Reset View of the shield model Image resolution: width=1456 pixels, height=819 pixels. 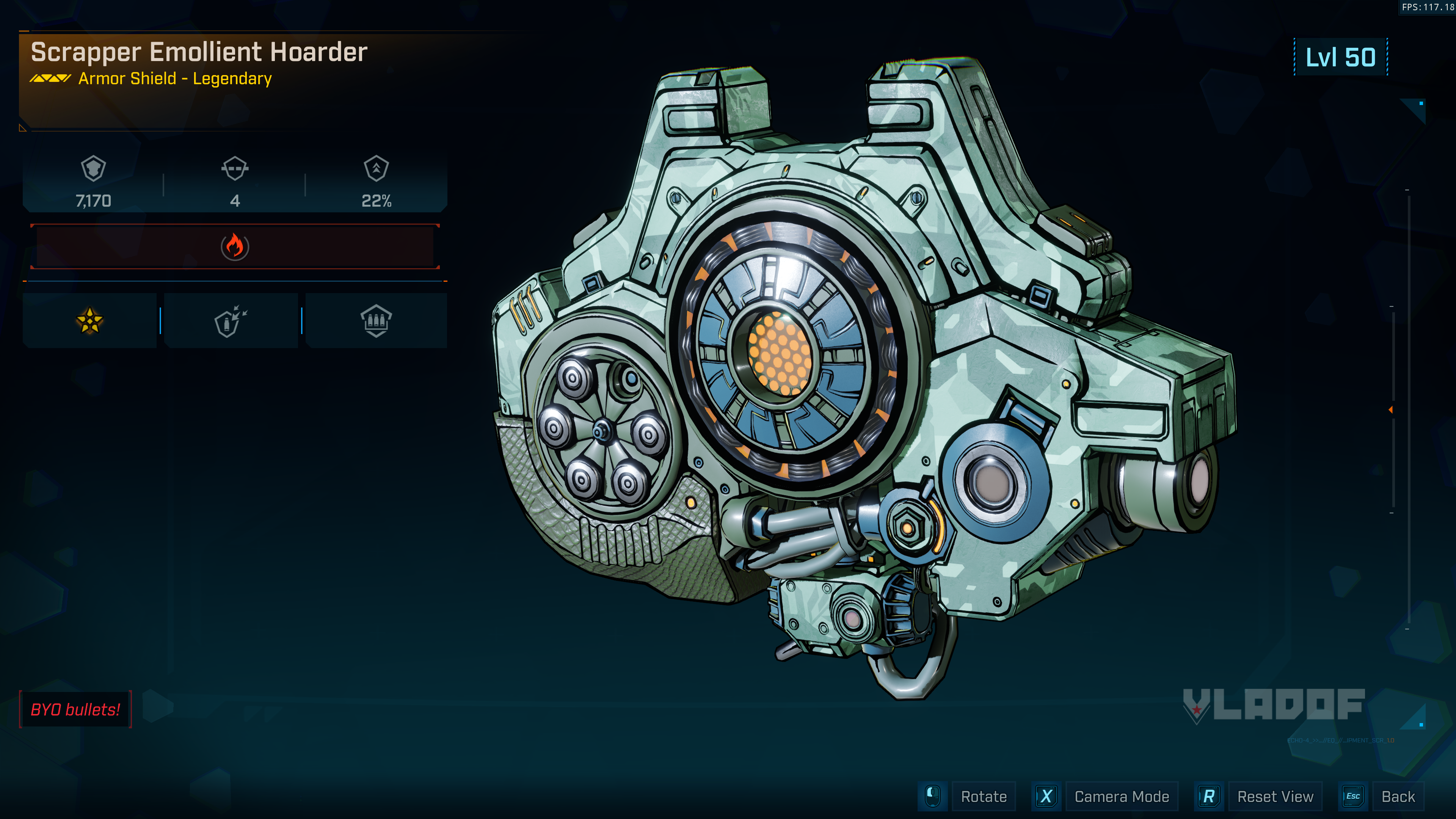(1274, 796)
